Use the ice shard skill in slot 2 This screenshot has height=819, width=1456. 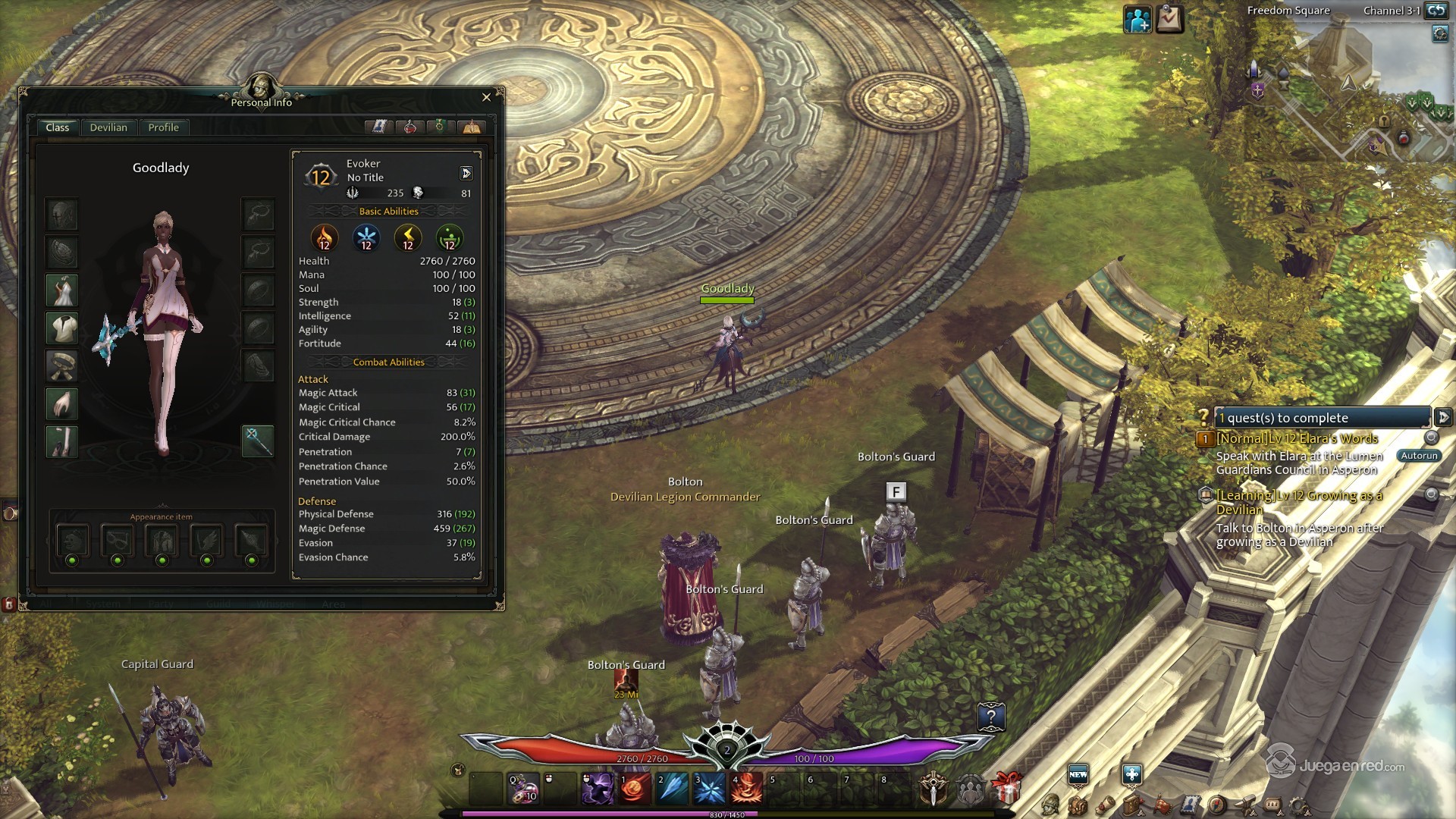coord(673,789)
